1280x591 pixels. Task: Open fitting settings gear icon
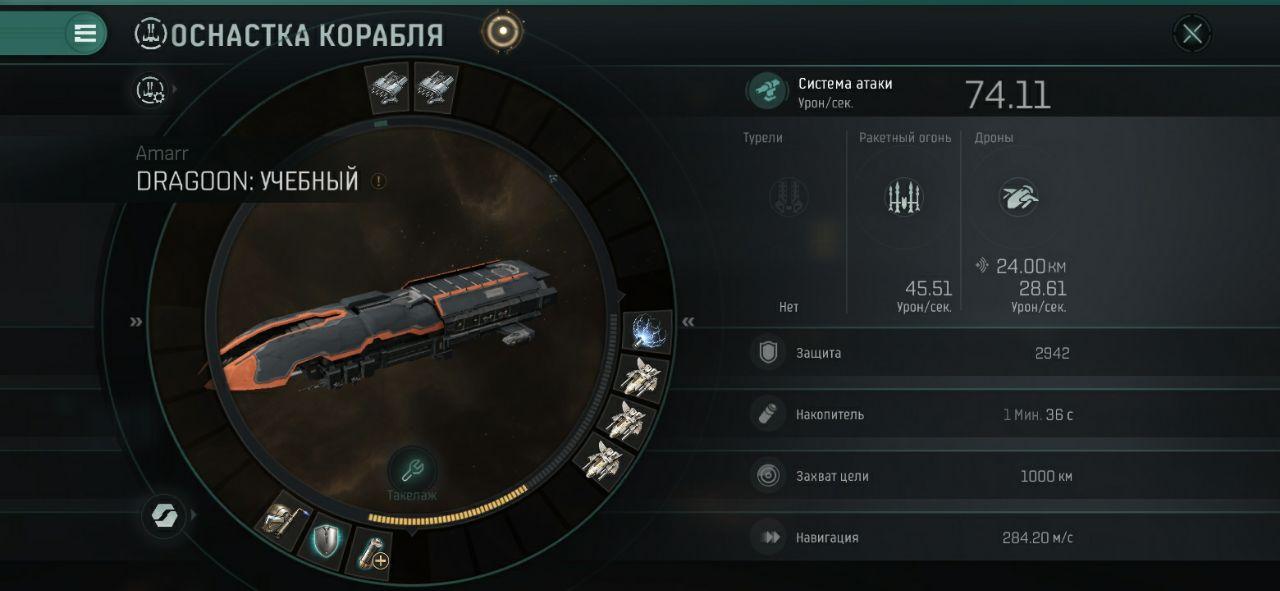point(151,90)
